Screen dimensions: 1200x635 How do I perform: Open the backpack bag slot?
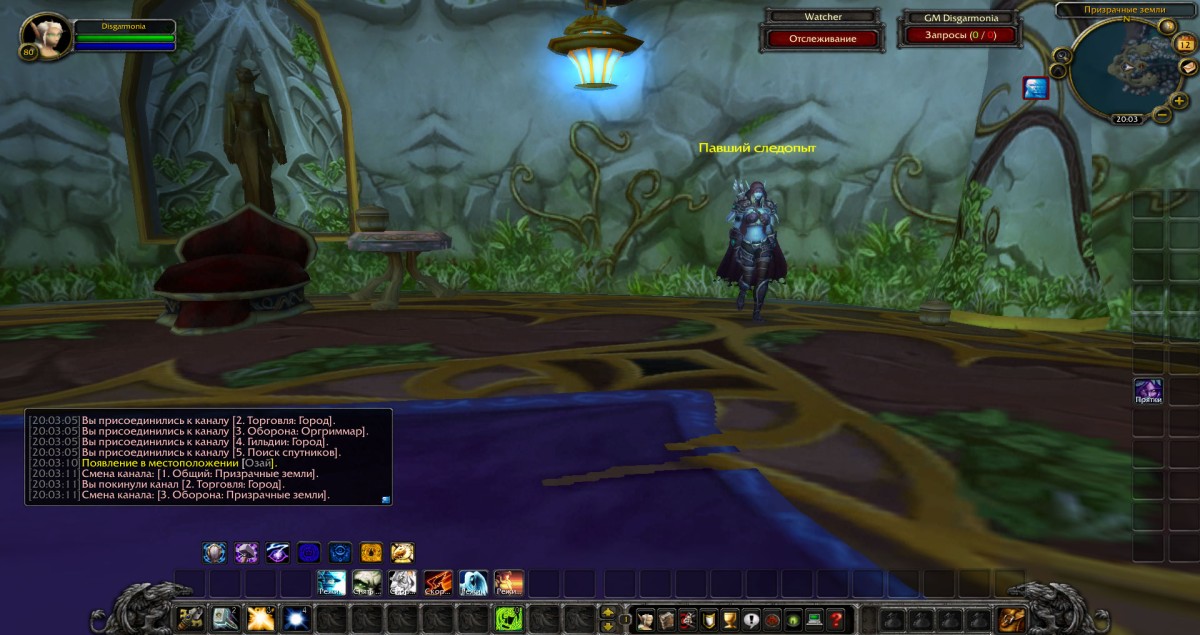pos(1011,619)
